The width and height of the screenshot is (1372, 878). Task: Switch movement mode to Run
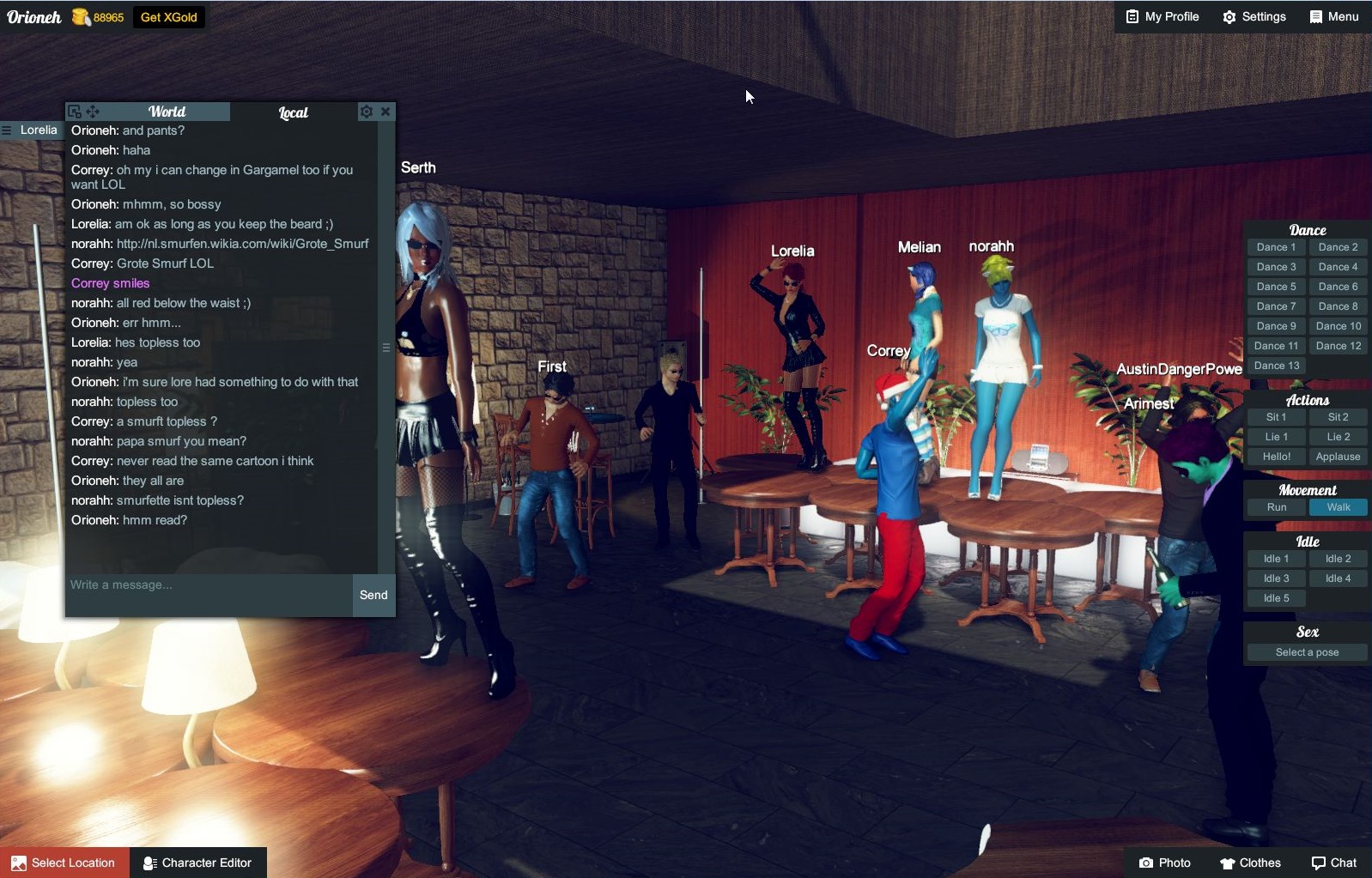pos(1277,507)
